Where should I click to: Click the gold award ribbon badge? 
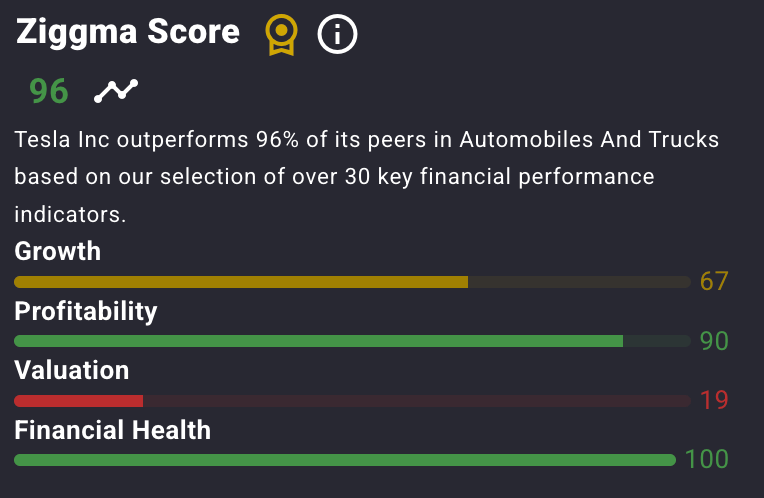281,35
